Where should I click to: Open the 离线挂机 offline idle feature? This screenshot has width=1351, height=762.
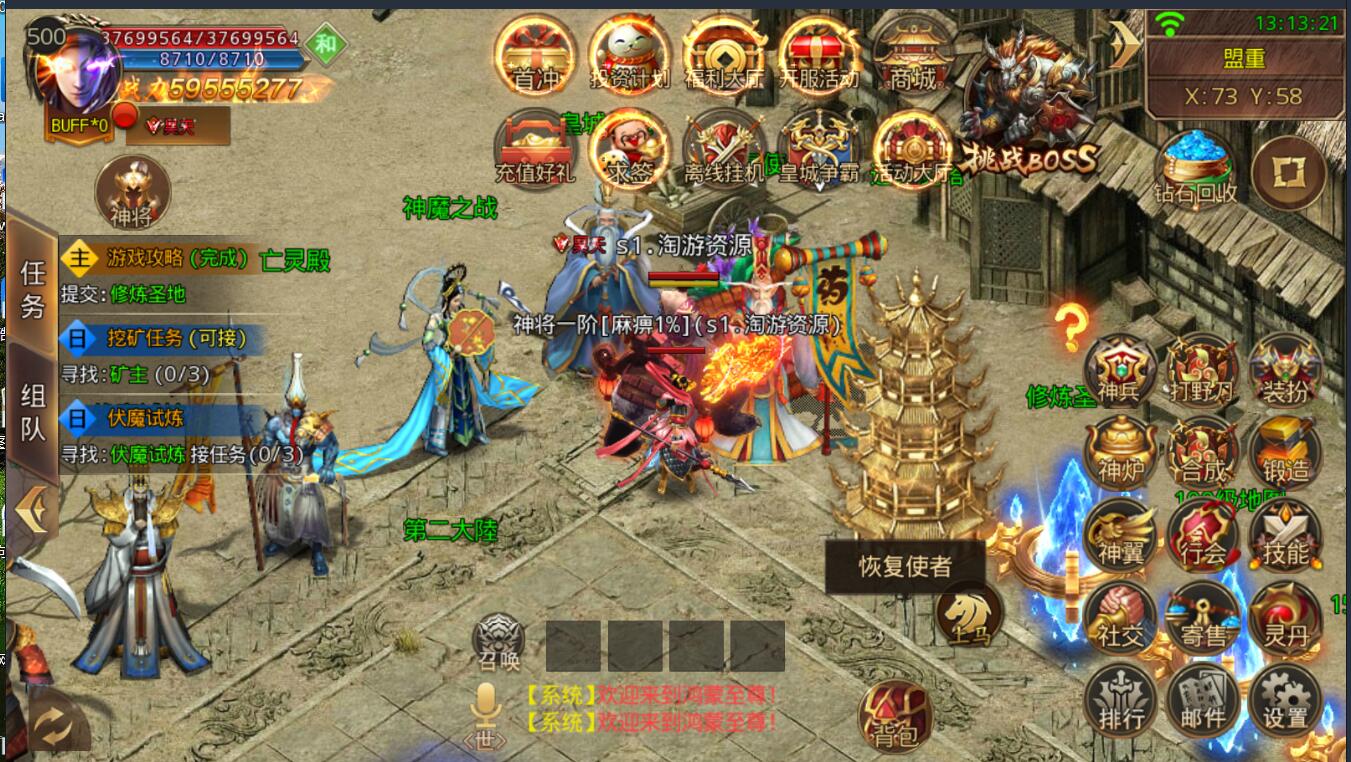723,149
